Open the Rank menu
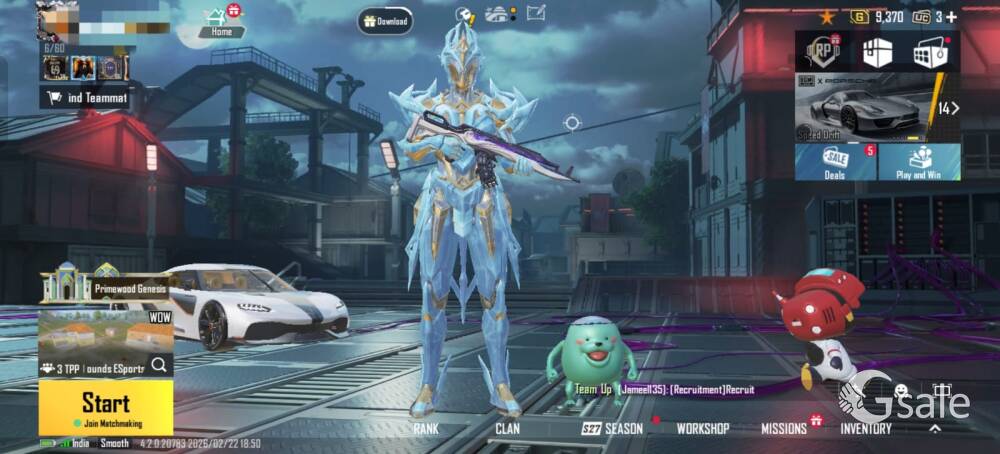 427,428
